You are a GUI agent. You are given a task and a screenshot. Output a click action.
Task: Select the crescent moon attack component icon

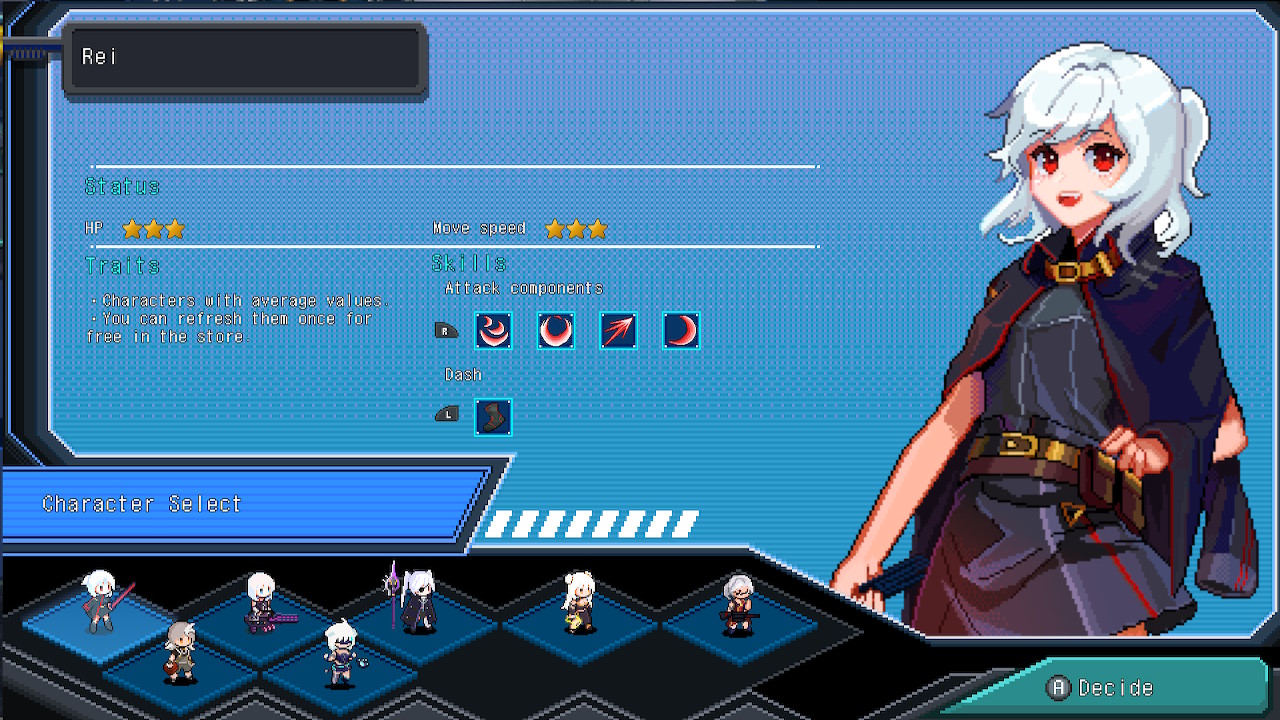(680, 331)
